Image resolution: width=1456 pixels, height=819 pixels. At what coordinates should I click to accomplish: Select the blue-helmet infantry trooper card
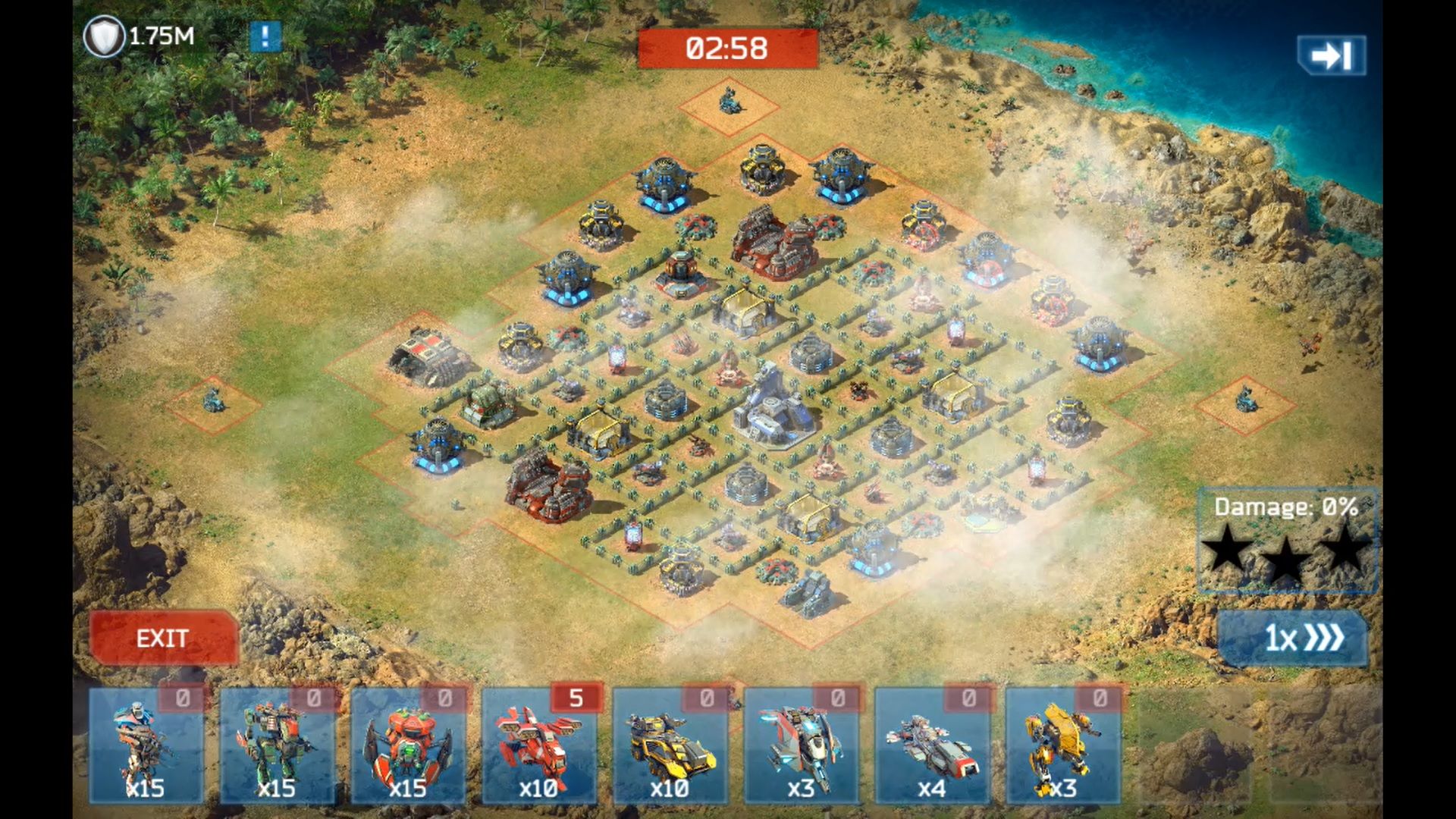click(x=146, y=746)
